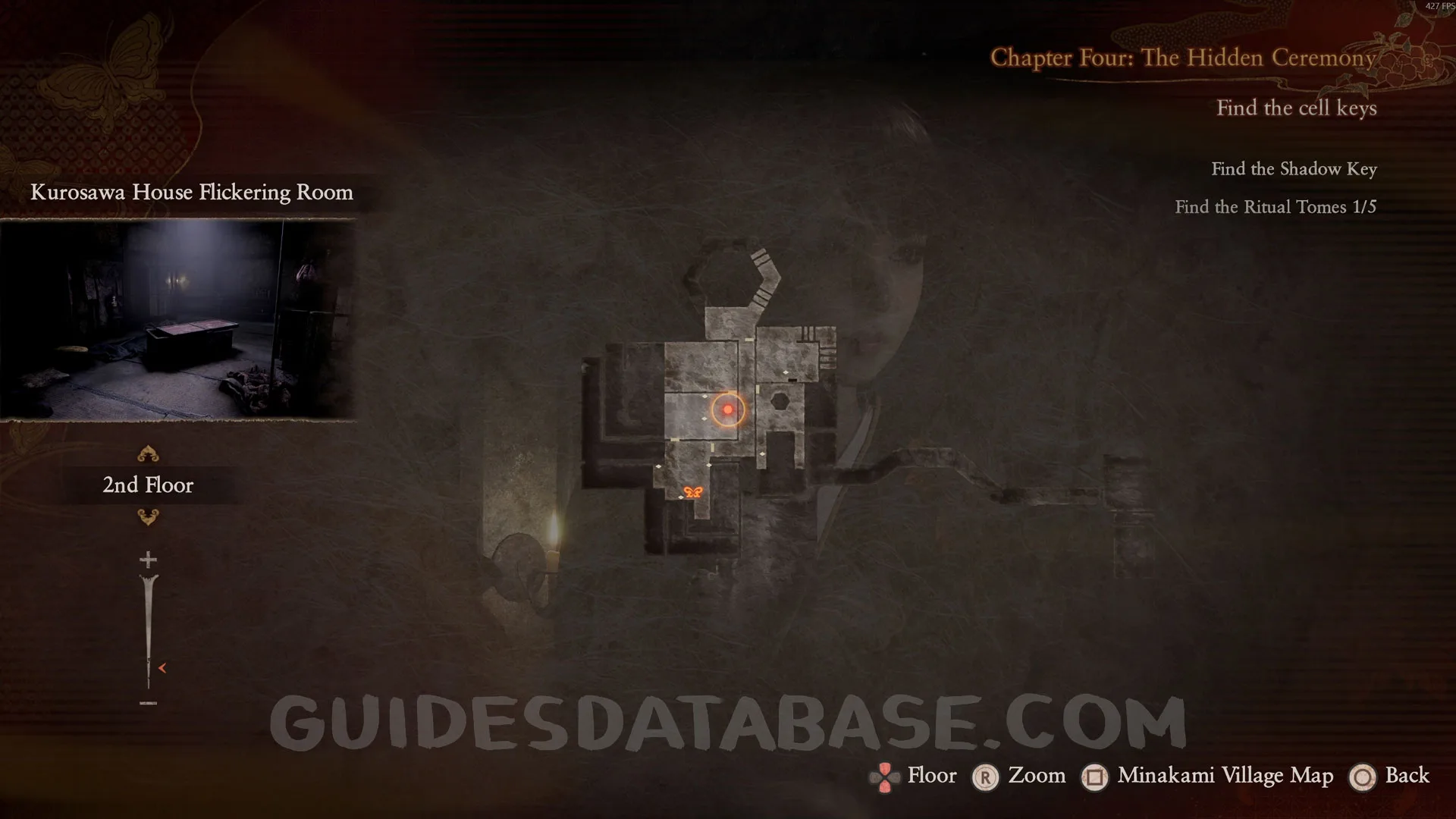Viewport: 1456px width, 819px height.
Task: Select the Find the Shadow Key objective
Action: point(1293,169)
